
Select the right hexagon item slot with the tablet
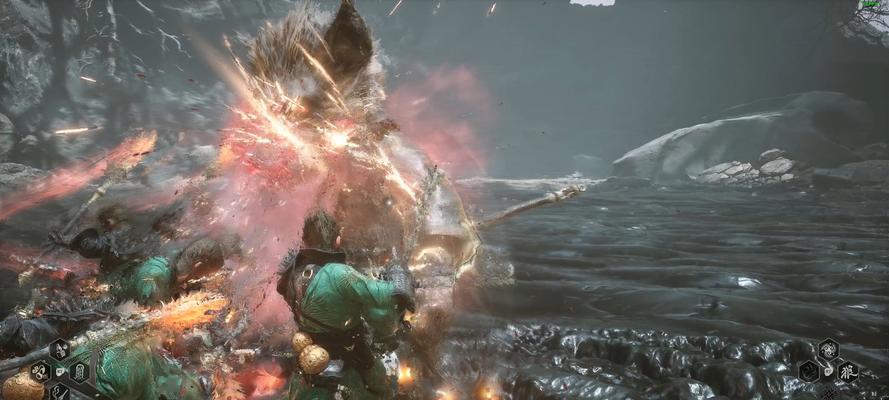(x=80, y=372)
